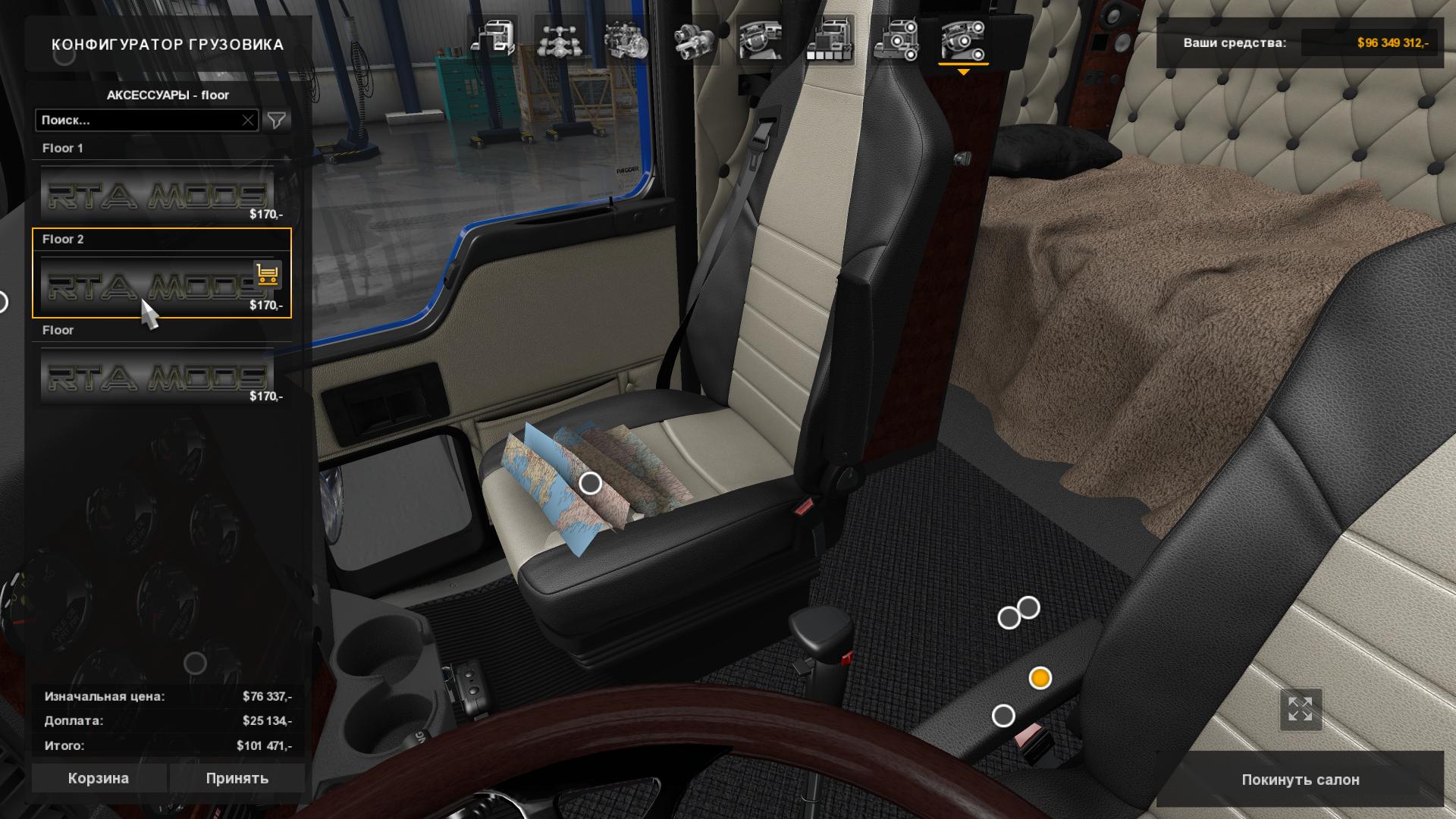This screenshot has width=1456, height=819.
Task: Open the cabin category tab
Action: click(492, 40)
